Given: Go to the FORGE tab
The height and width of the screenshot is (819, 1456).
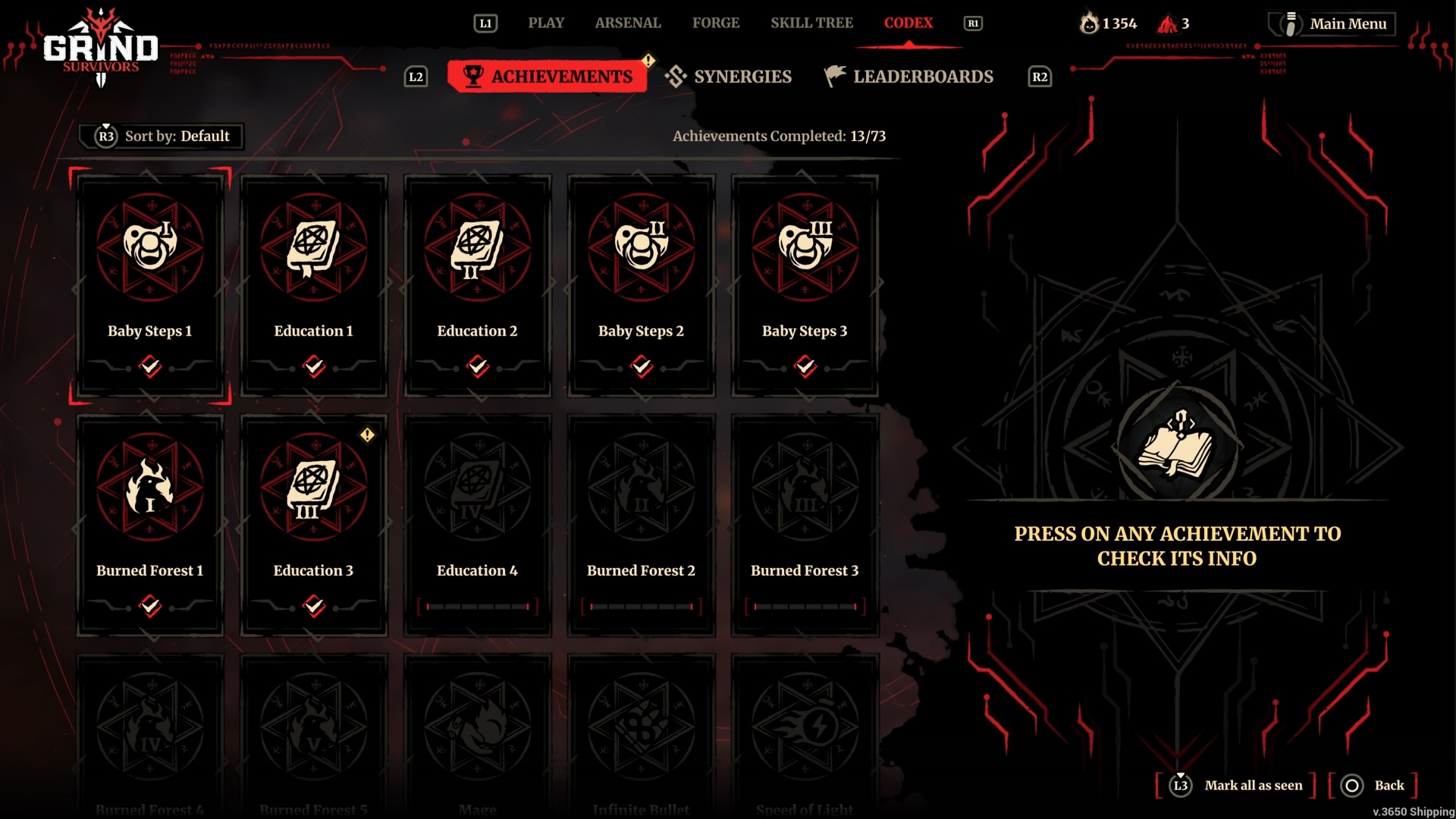Looking at the screenshot, I should click(715, 23).
